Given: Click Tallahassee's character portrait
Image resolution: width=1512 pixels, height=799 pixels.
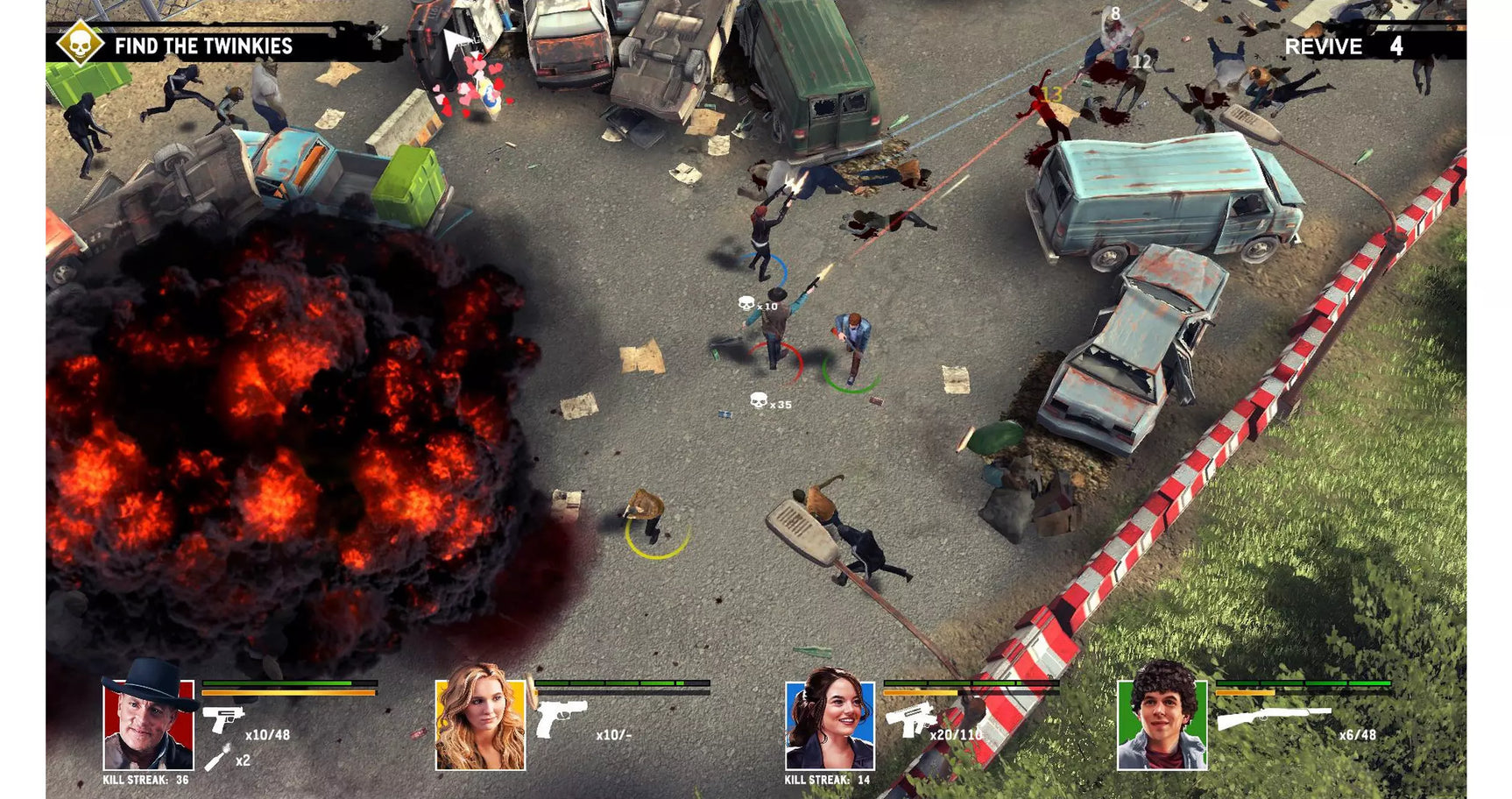Looking at the screenshot, I should click(149, 725).
